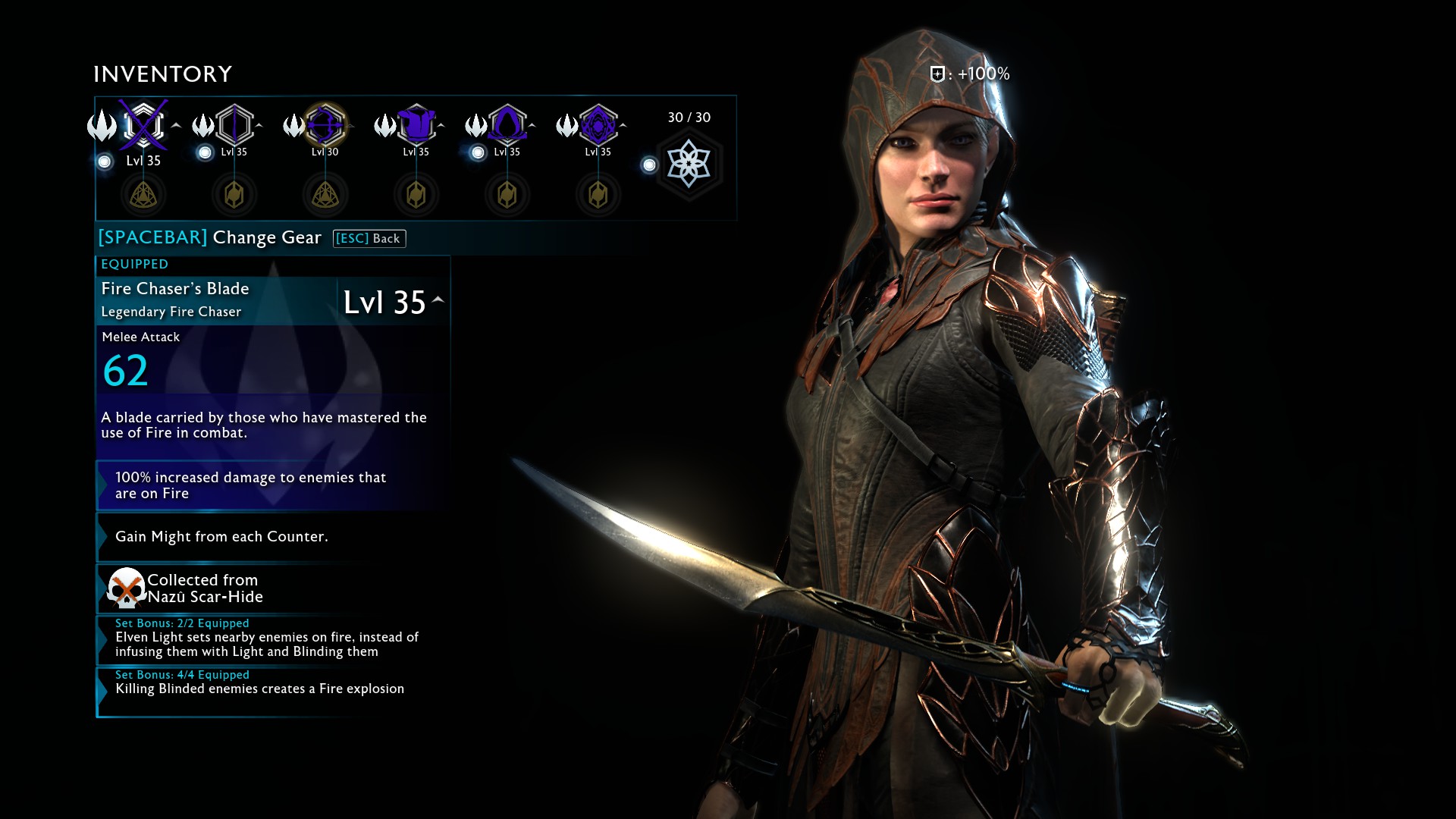Select the purple armor gear slot

click(416, 125)
